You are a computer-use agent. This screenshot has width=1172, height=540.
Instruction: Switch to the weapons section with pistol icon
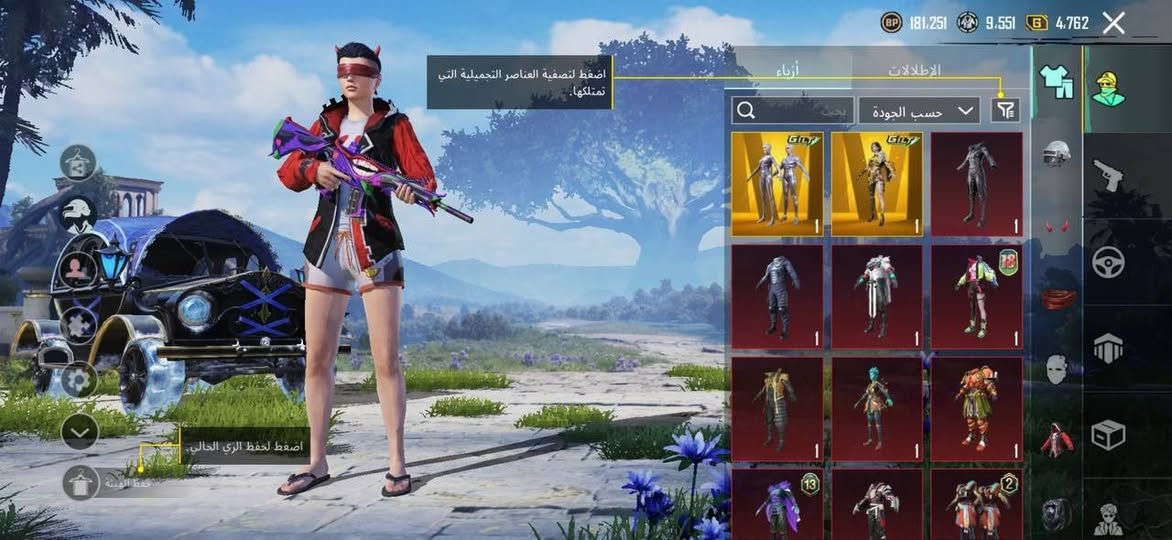click(1108, 175)
